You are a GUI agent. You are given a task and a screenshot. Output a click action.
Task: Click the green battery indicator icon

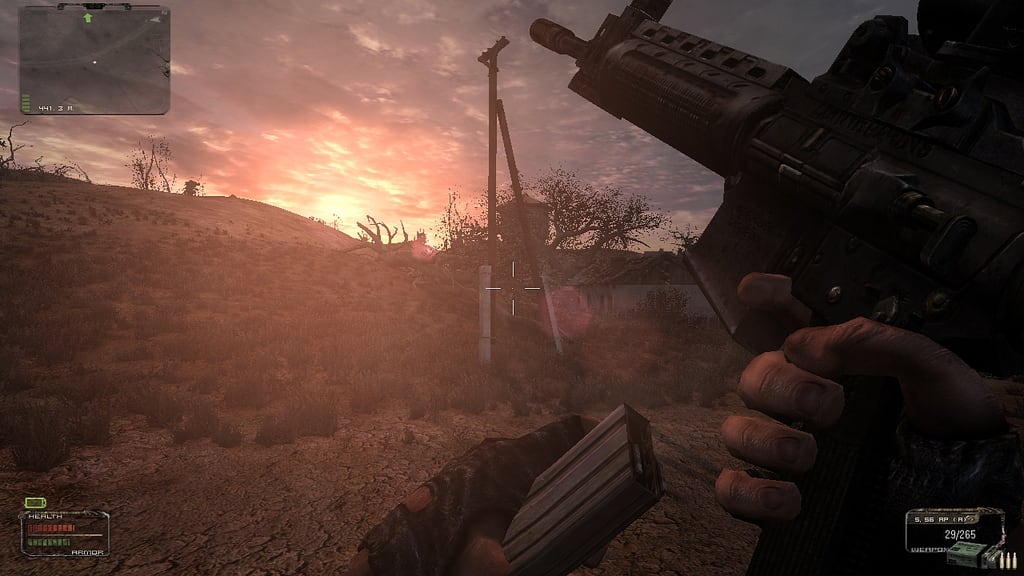tap(36, 502)
